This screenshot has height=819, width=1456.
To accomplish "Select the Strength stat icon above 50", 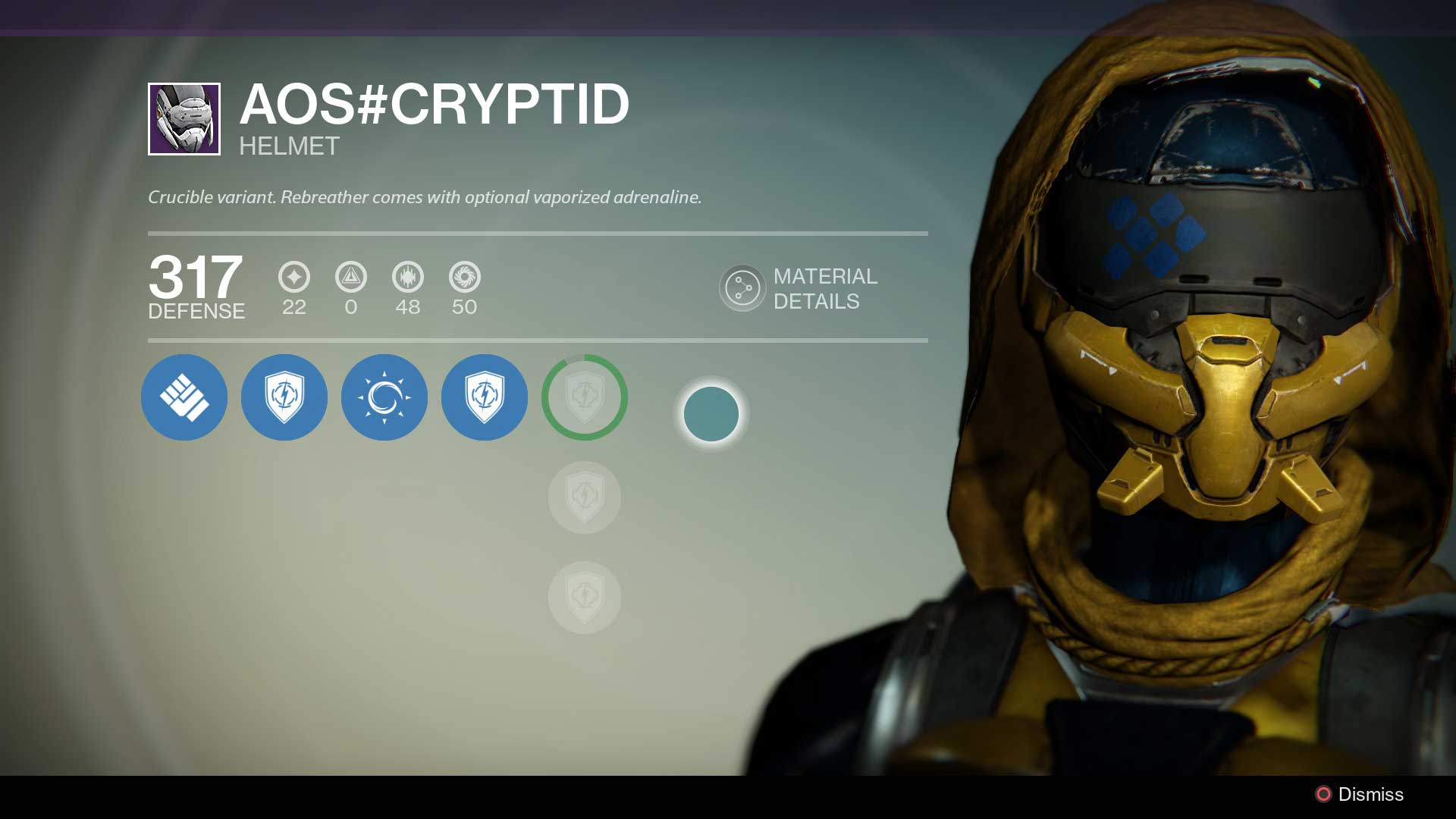I will [x=465, y=278].
